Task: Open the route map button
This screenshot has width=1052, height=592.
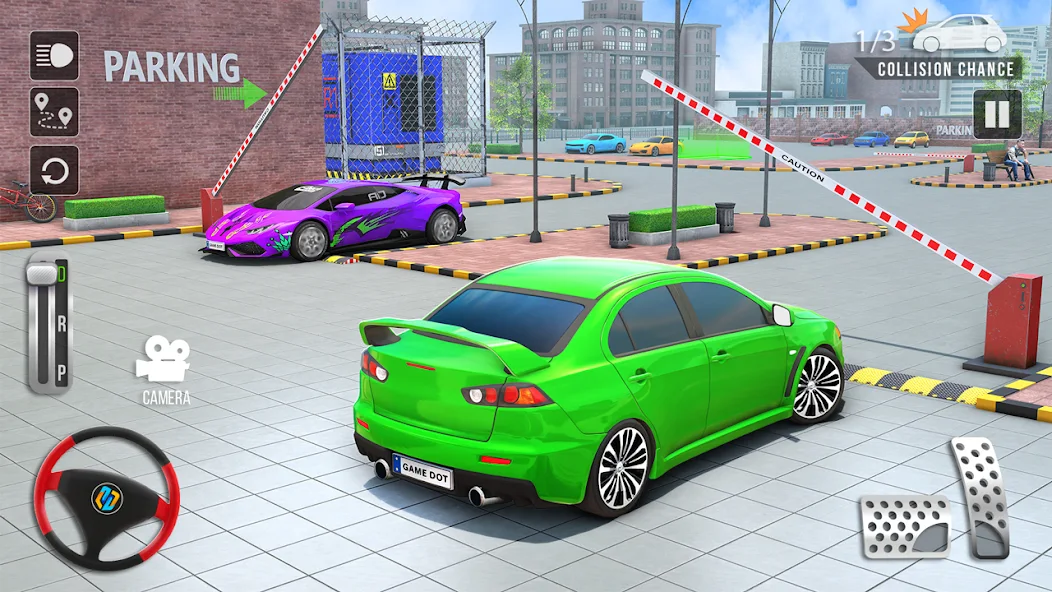Action: (54, 113)
